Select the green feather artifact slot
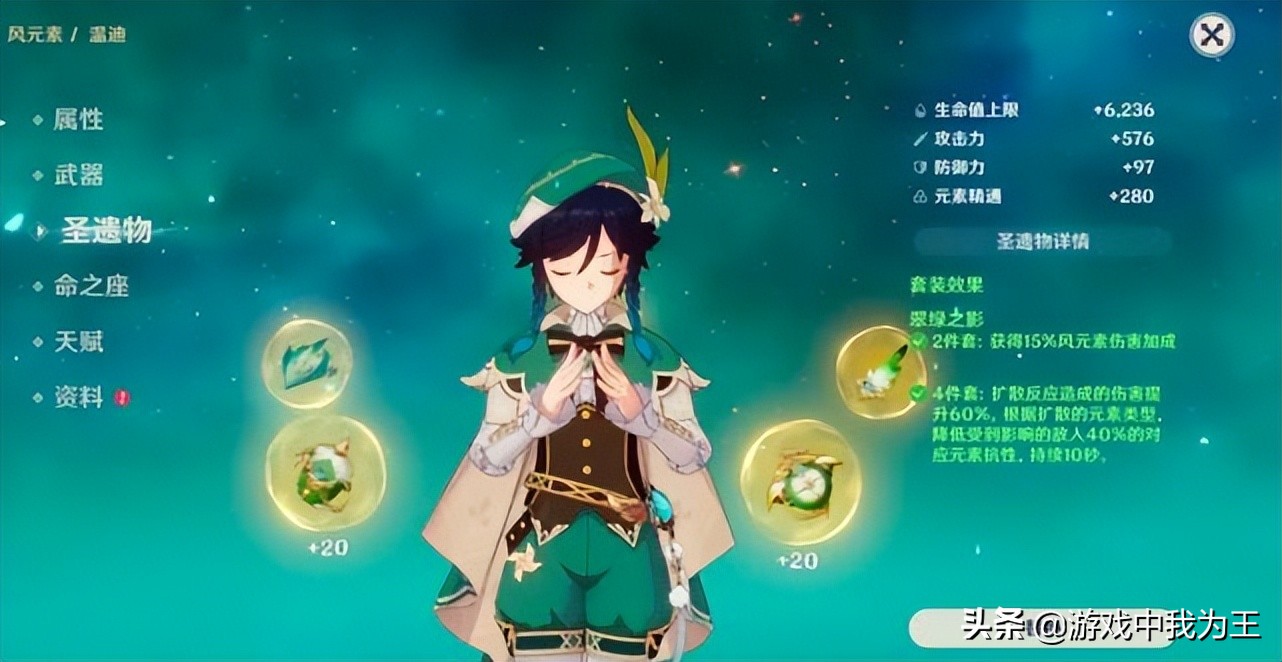This screenshot has width=1282, height=662. pos(880,372)
